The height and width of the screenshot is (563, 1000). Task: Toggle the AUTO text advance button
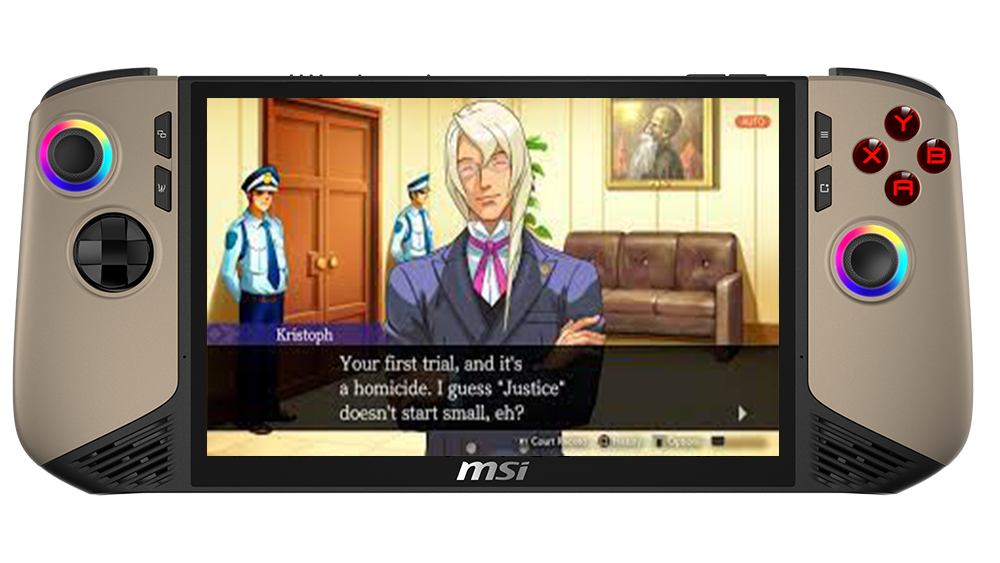pos(751,121)
